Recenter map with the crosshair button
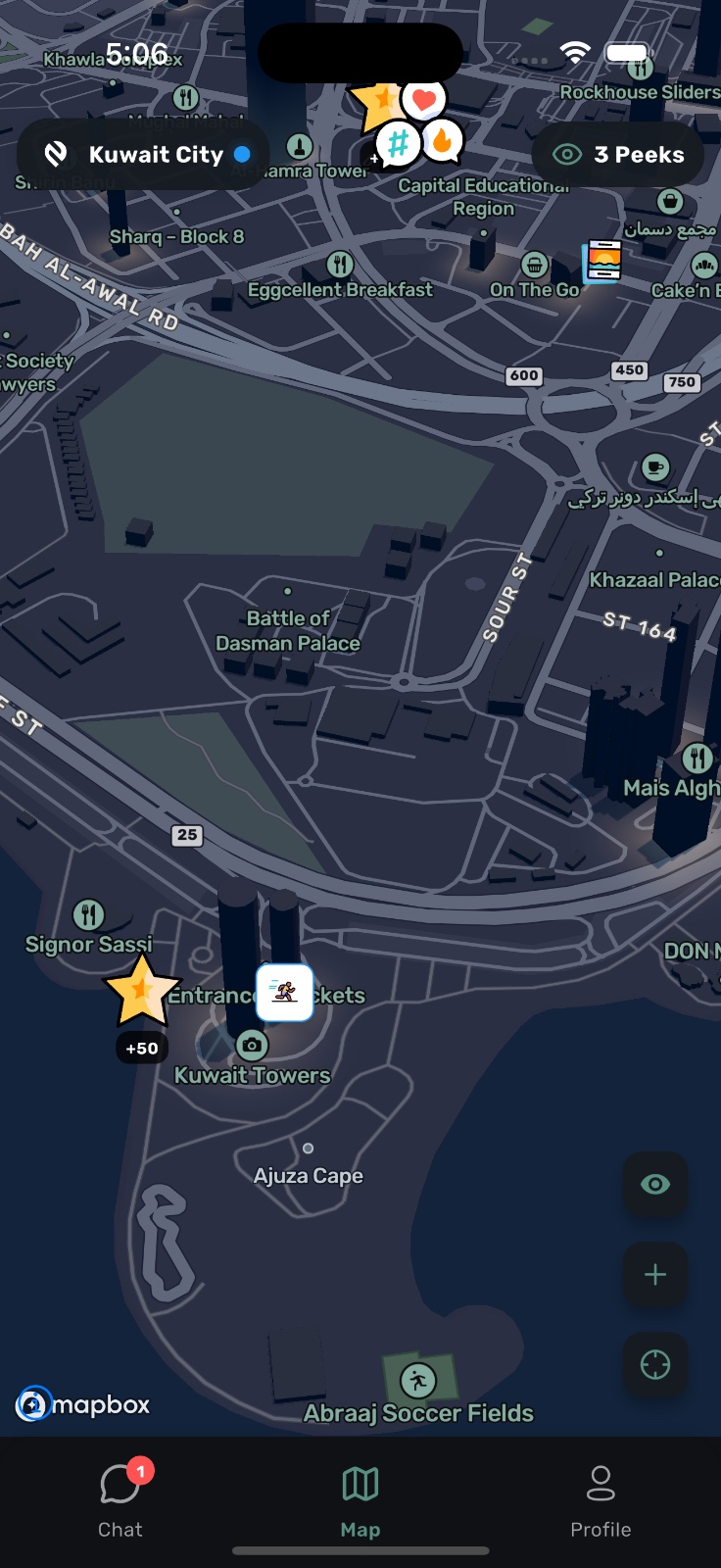This screenshot has width=721, height=1568. click(655, 1364)
